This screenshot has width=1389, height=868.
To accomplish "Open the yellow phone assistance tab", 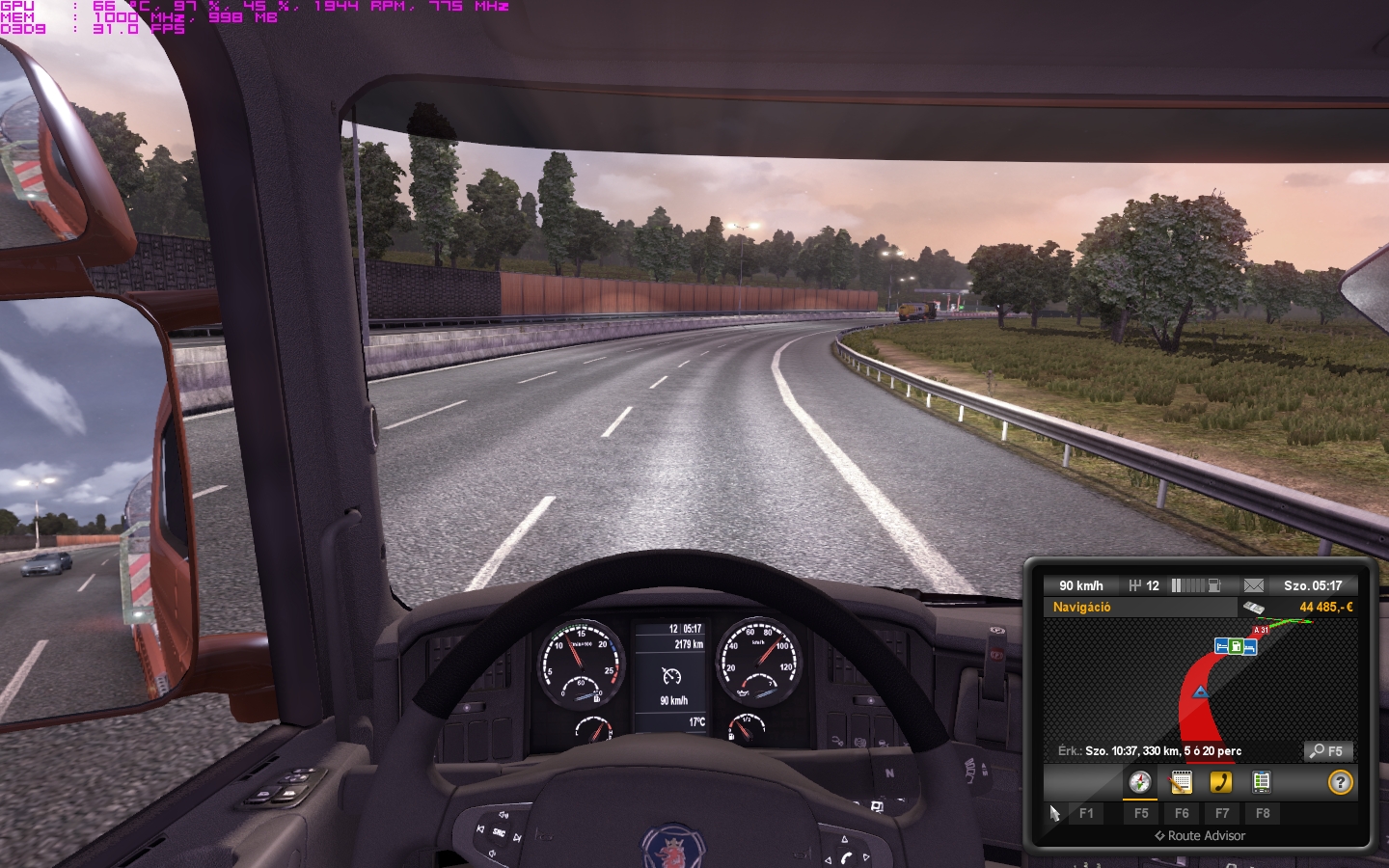I will [x=1221, y=782].
